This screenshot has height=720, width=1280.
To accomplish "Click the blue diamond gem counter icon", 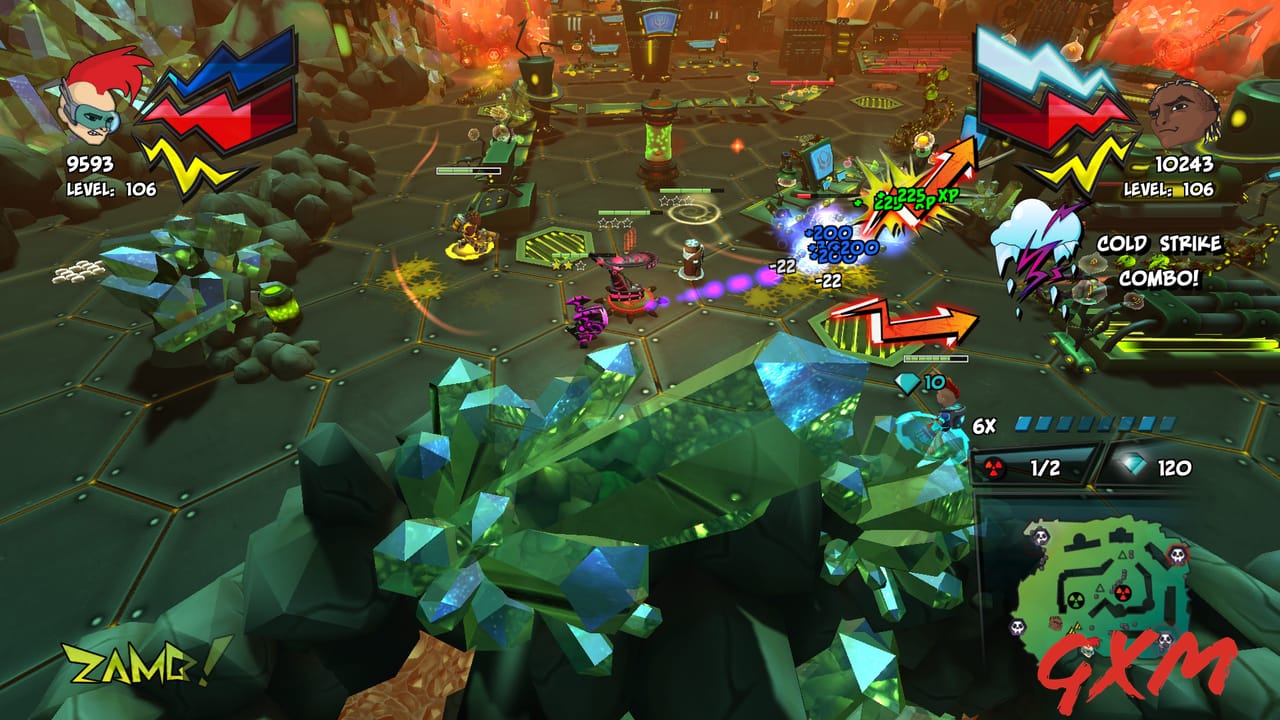I will click(1135, 464).
